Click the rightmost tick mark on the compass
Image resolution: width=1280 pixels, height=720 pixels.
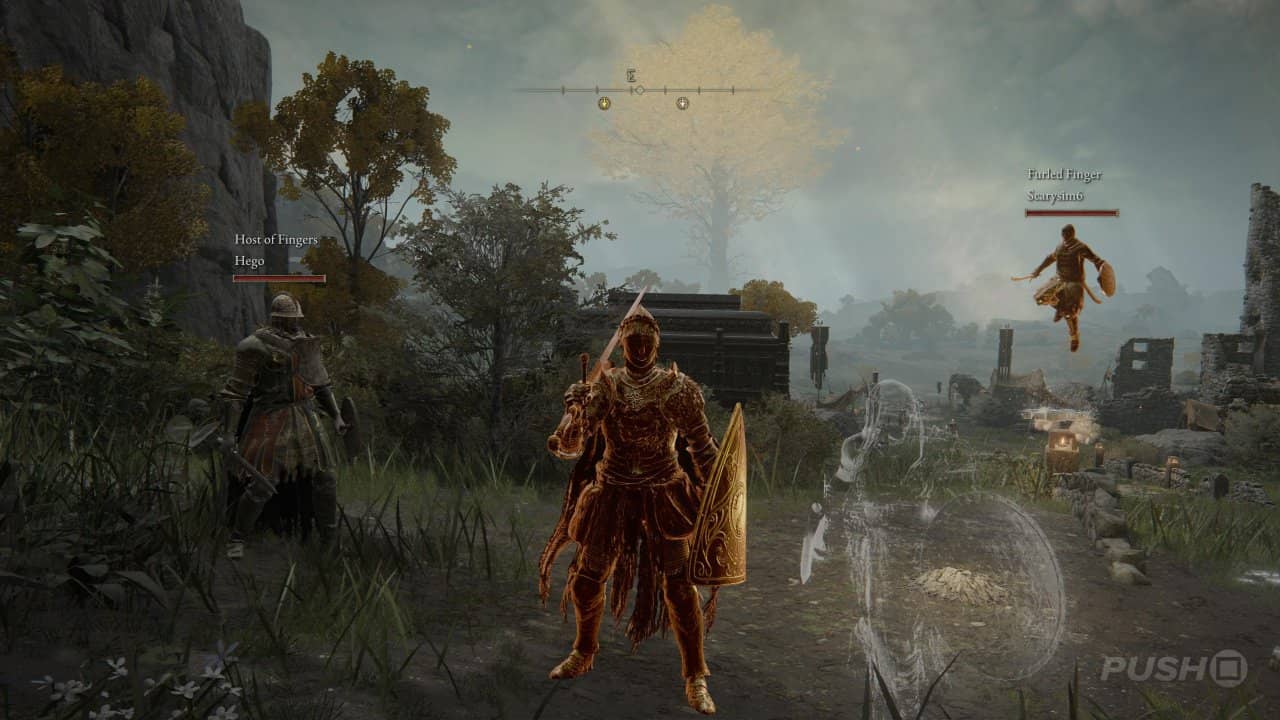click(733, 90)
